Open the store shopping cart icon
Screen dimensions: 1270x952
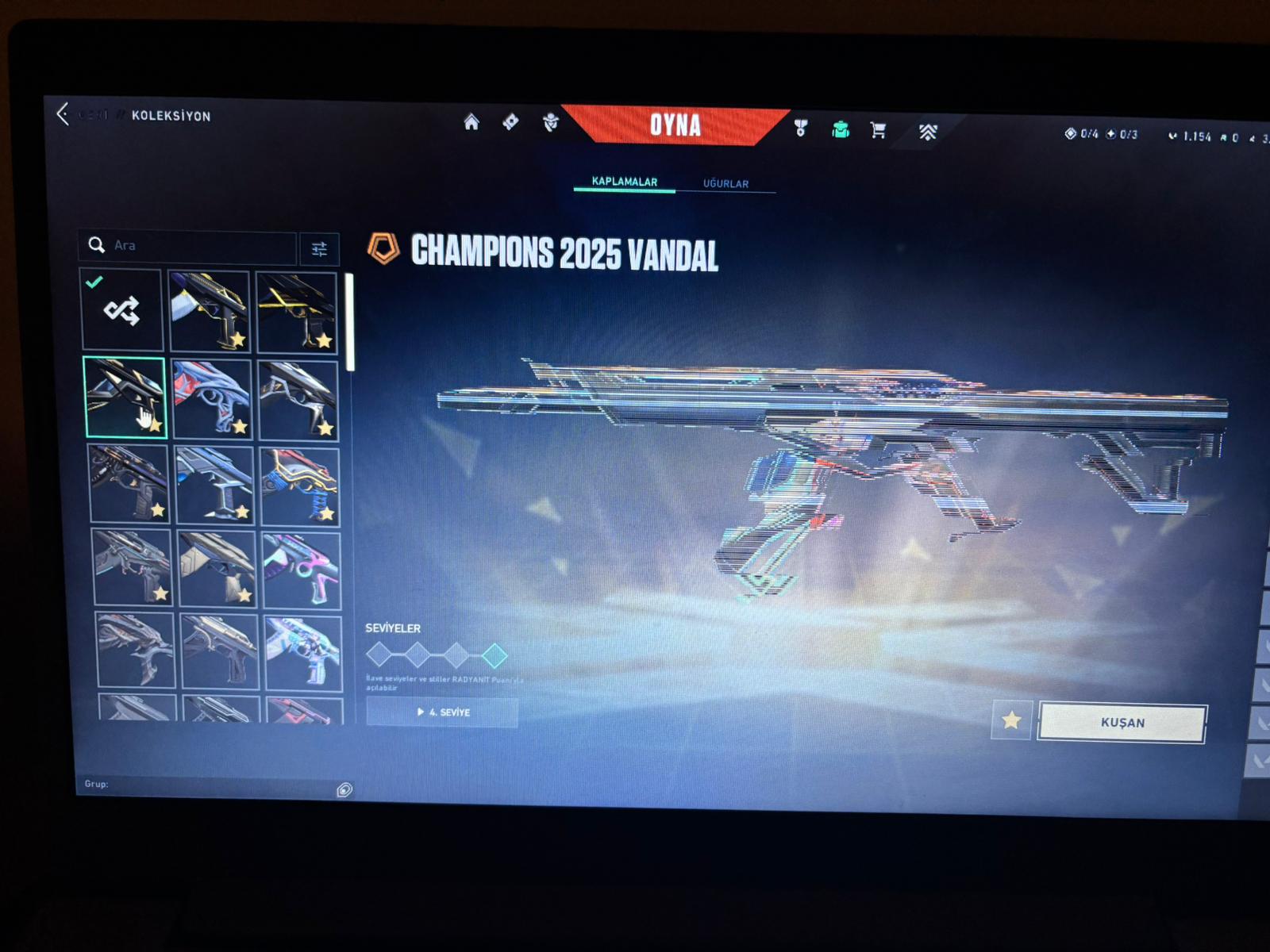coord(878,129)
